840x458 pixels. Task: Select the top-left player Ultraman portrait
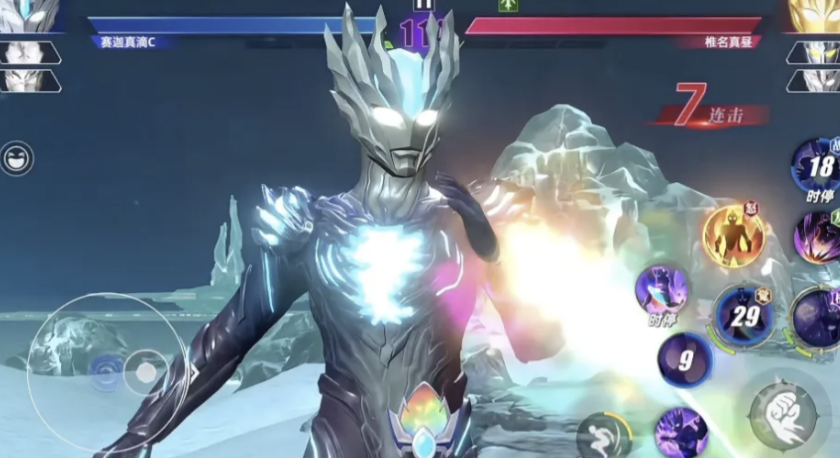[x=27, y=14]
